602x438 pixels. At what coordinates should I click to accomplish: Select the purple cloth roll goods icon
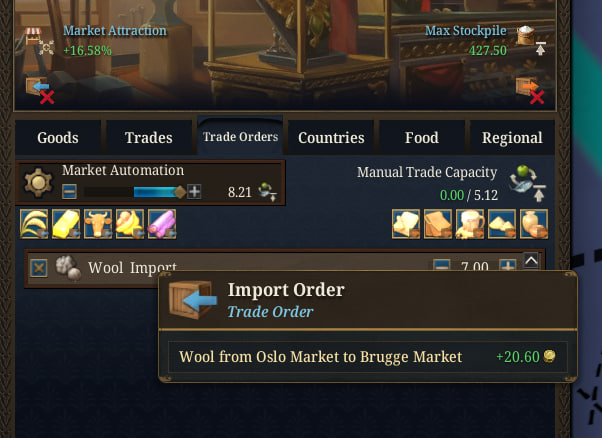(158, 226)
